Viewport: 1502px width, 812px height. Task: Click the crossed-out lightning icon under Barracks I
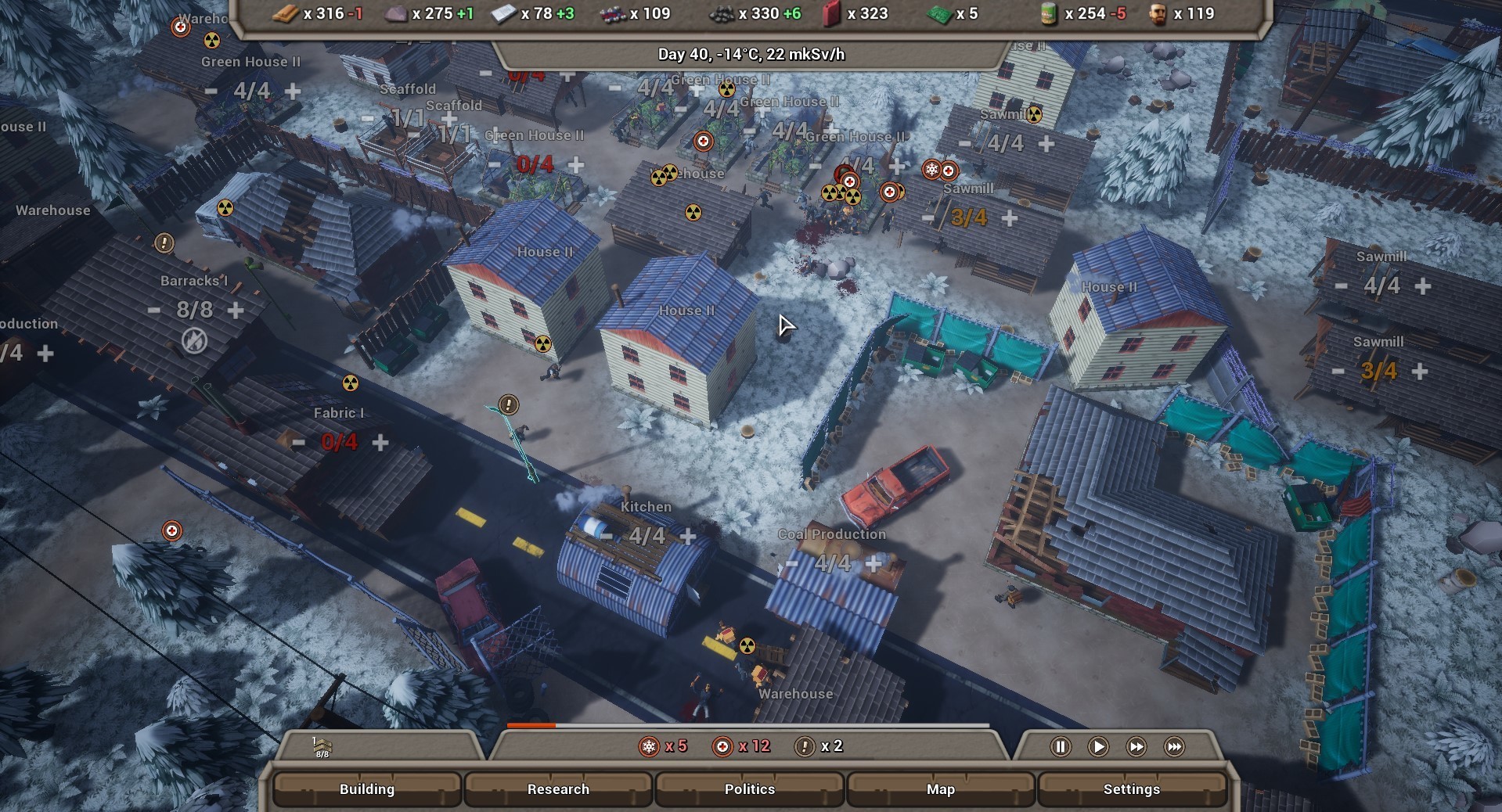point(193,341)
